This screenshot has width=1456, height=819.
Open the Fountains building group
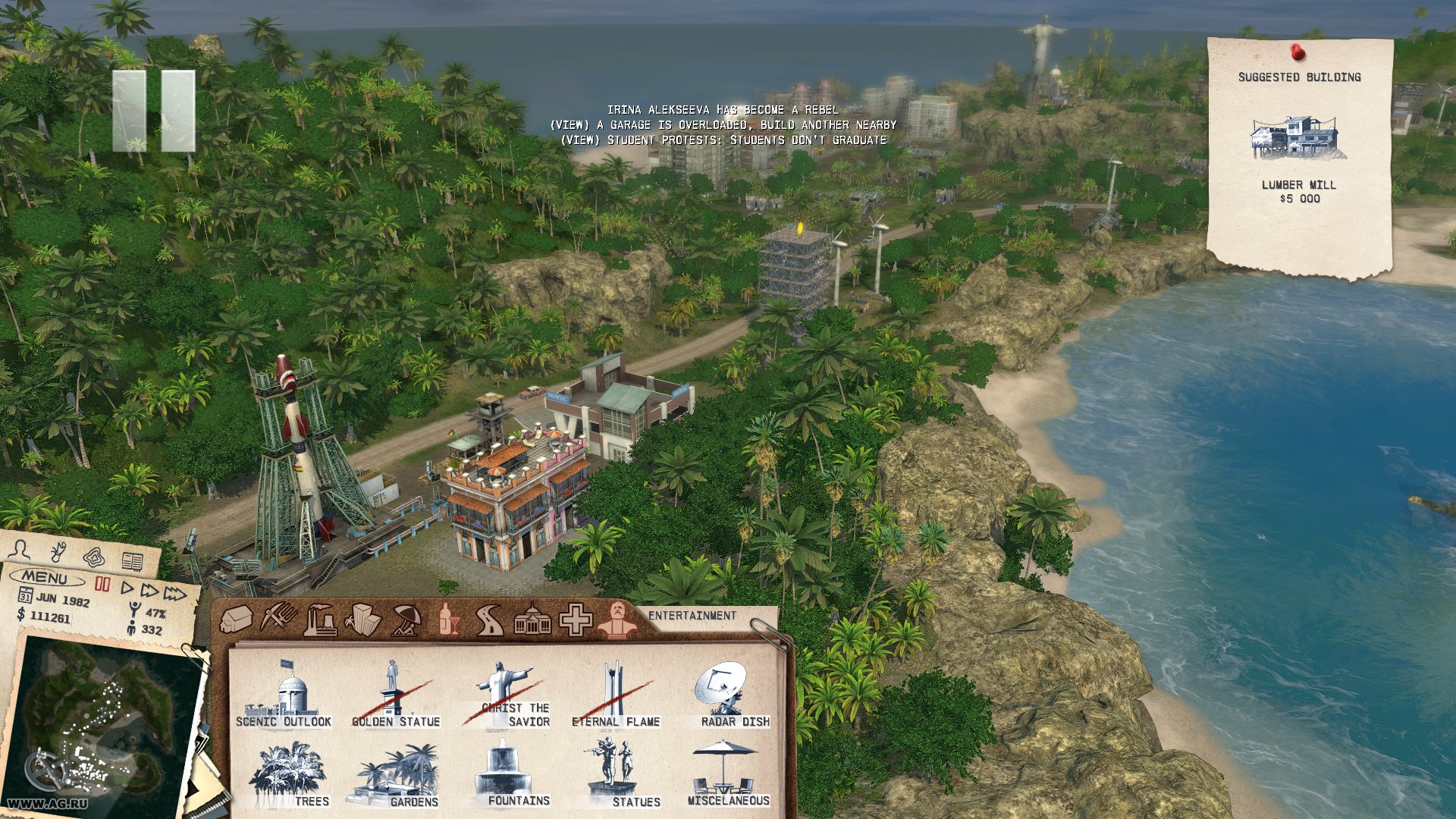coord(507,773)
